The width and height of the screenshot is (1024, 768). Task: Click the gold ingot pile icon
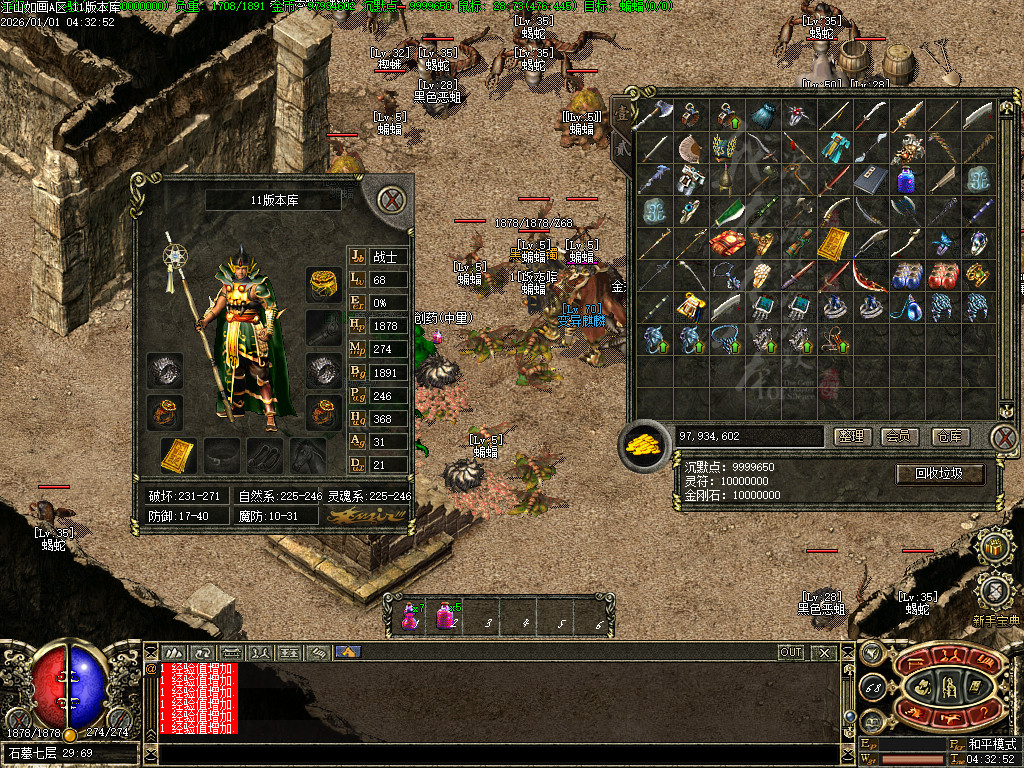tap(645, 445)
